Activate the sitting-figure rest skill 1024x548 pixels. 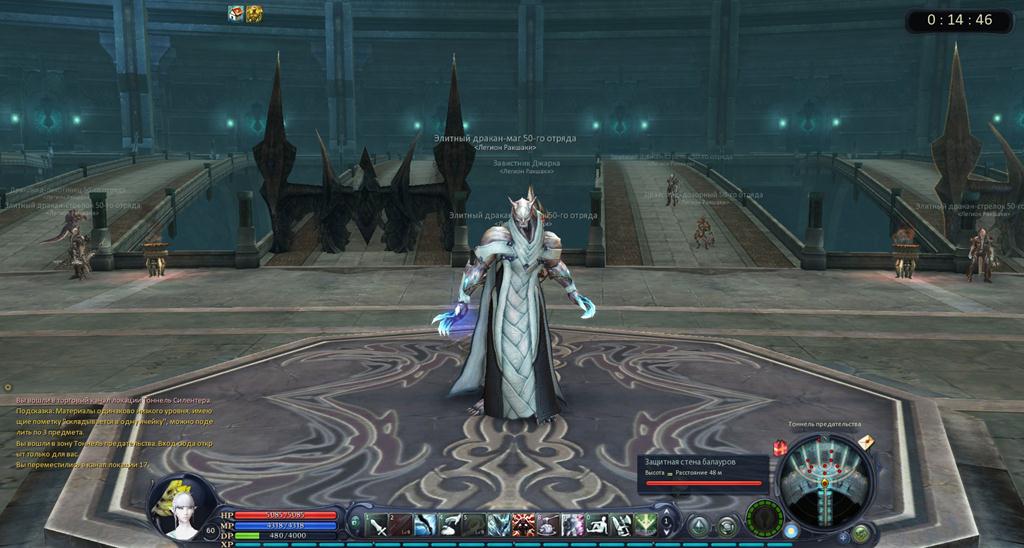click(x=597, y=524)
